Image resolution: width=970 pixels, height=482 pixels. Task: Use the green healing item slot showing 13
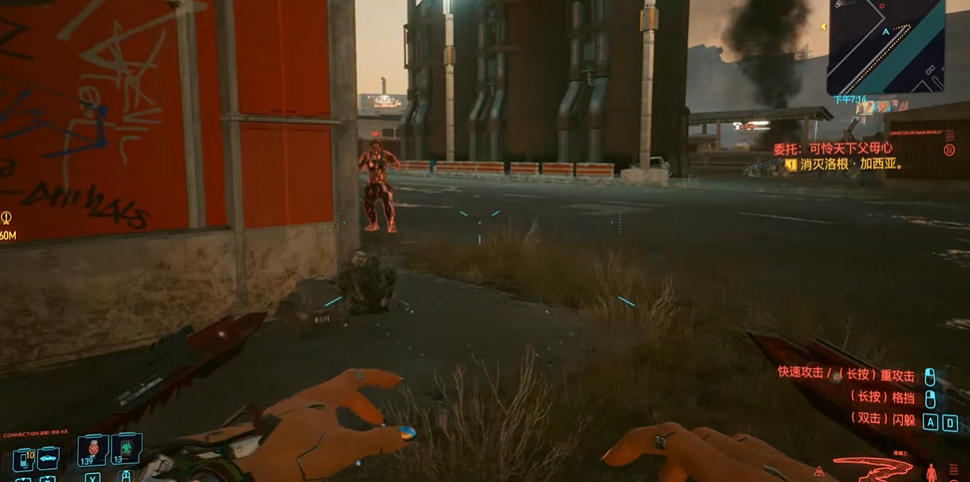(x=127, y=448)
